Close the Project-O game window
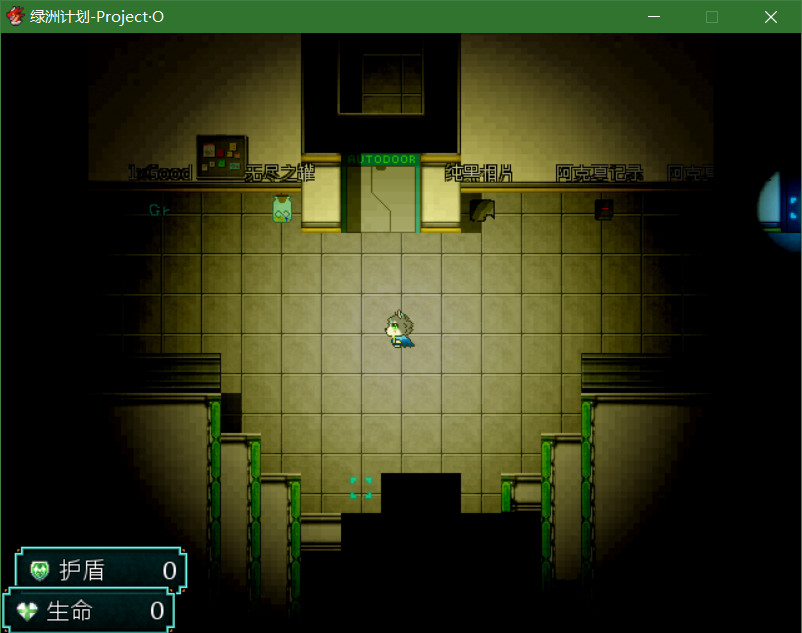This screenshot has width=802, height=633. [x=770, y=17]
